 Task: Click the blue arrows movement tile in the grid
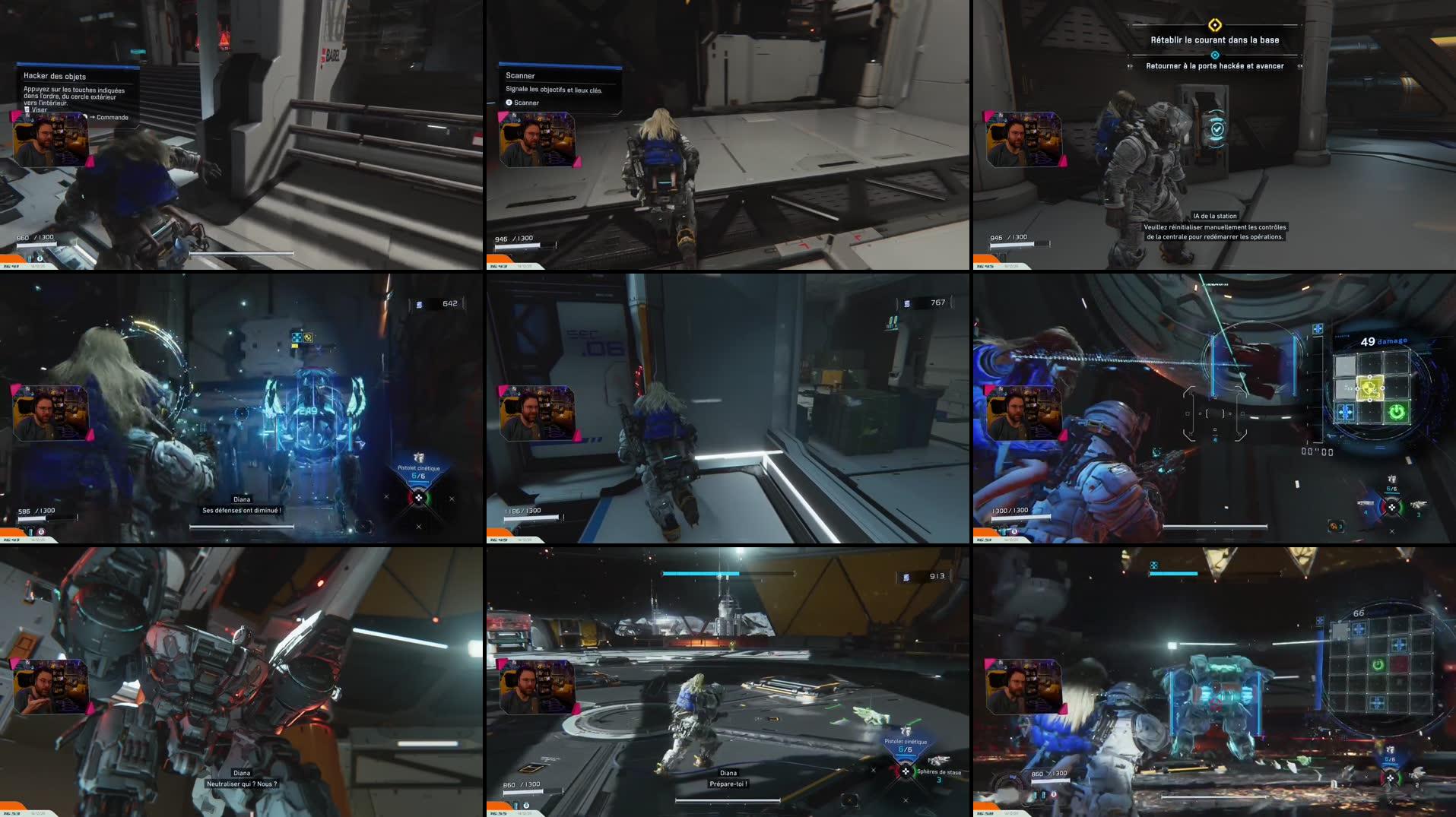(1345, 411)
